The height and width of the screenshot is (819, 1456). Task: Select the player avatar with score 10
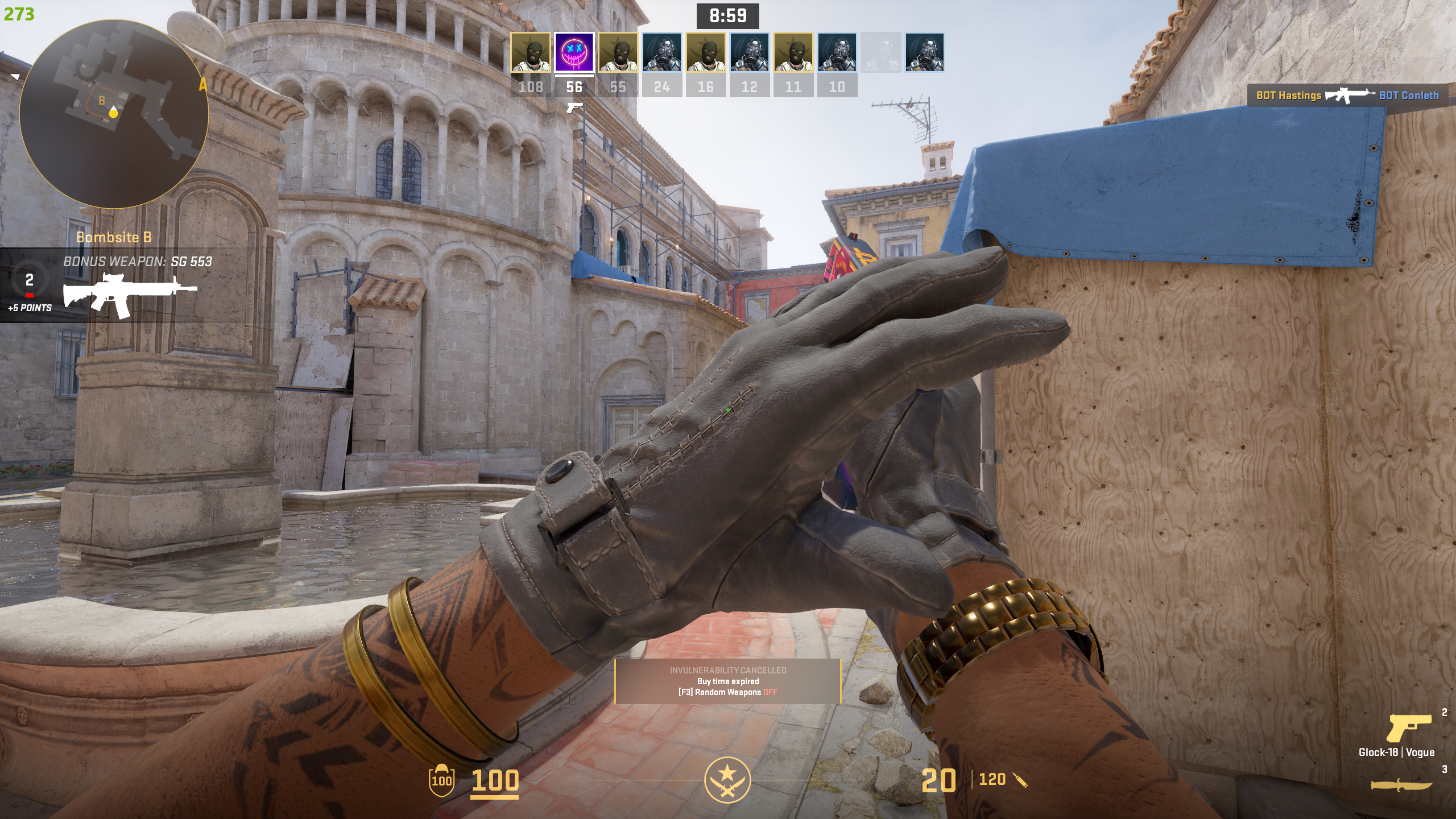[x=837, y=53]
